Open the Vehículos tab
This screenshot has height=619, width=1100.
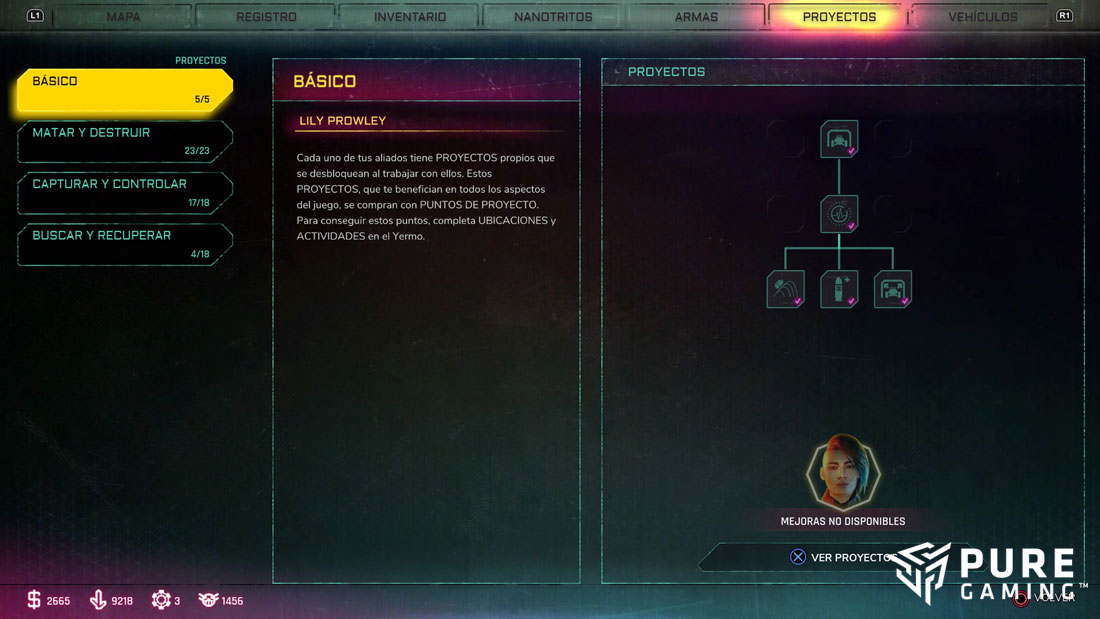[x=983, y=17]
